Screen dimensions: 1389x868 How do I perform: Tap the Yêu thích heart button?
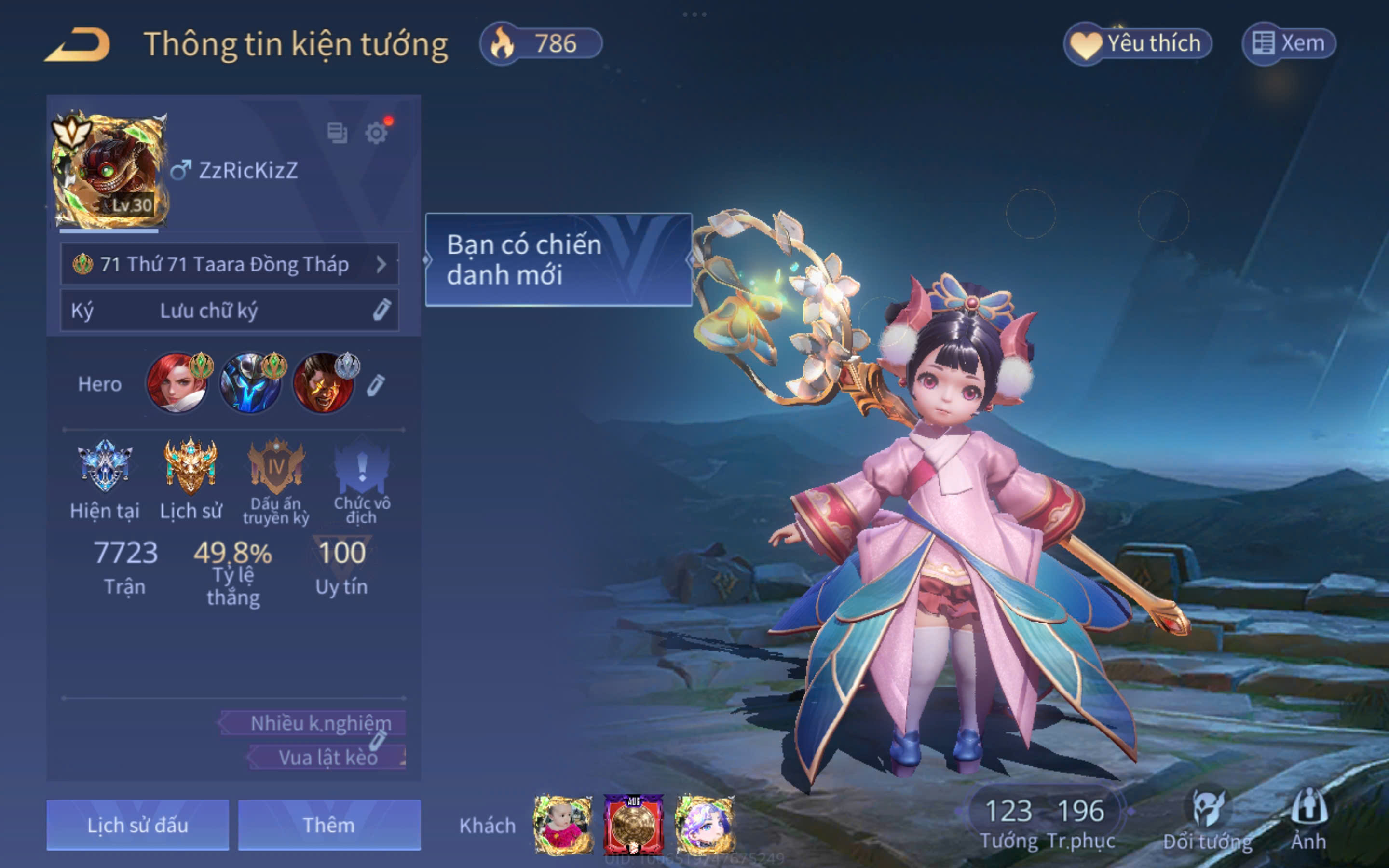[x=1137, y=43]
